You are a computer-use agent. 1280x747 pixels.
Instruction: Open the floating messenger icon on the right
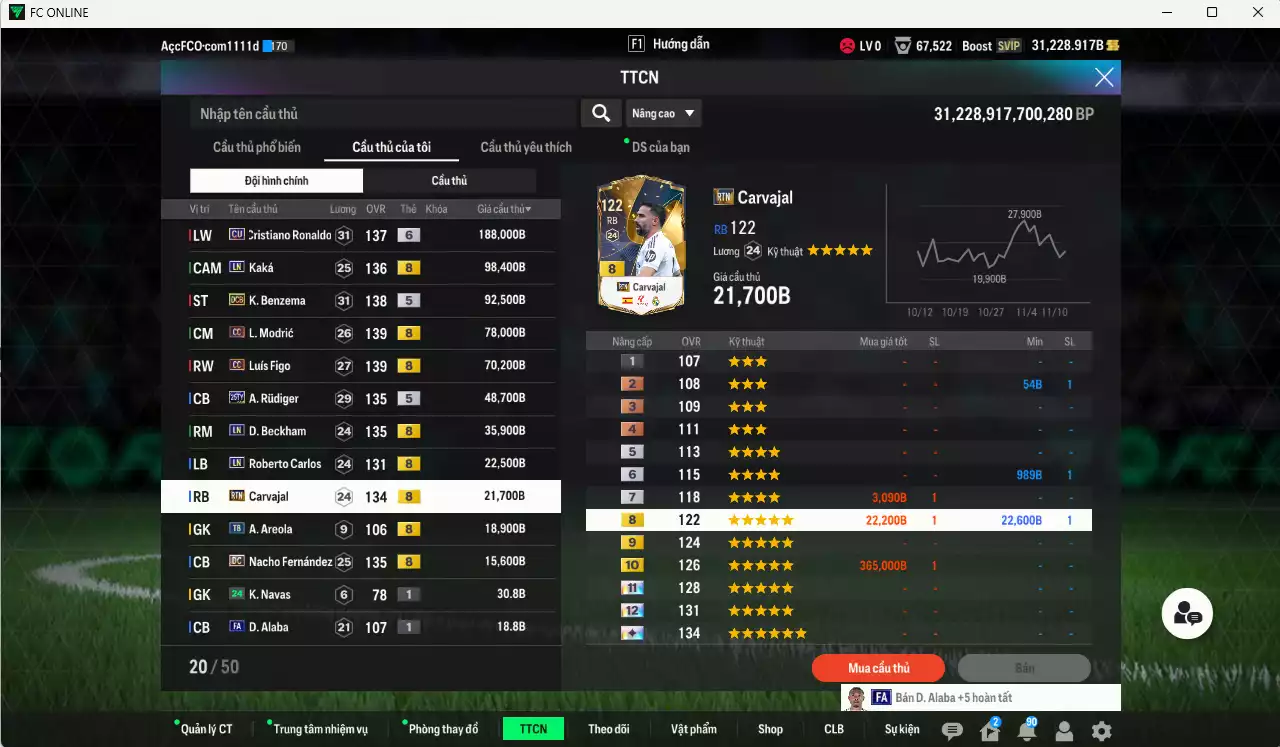click(1187, 615)
